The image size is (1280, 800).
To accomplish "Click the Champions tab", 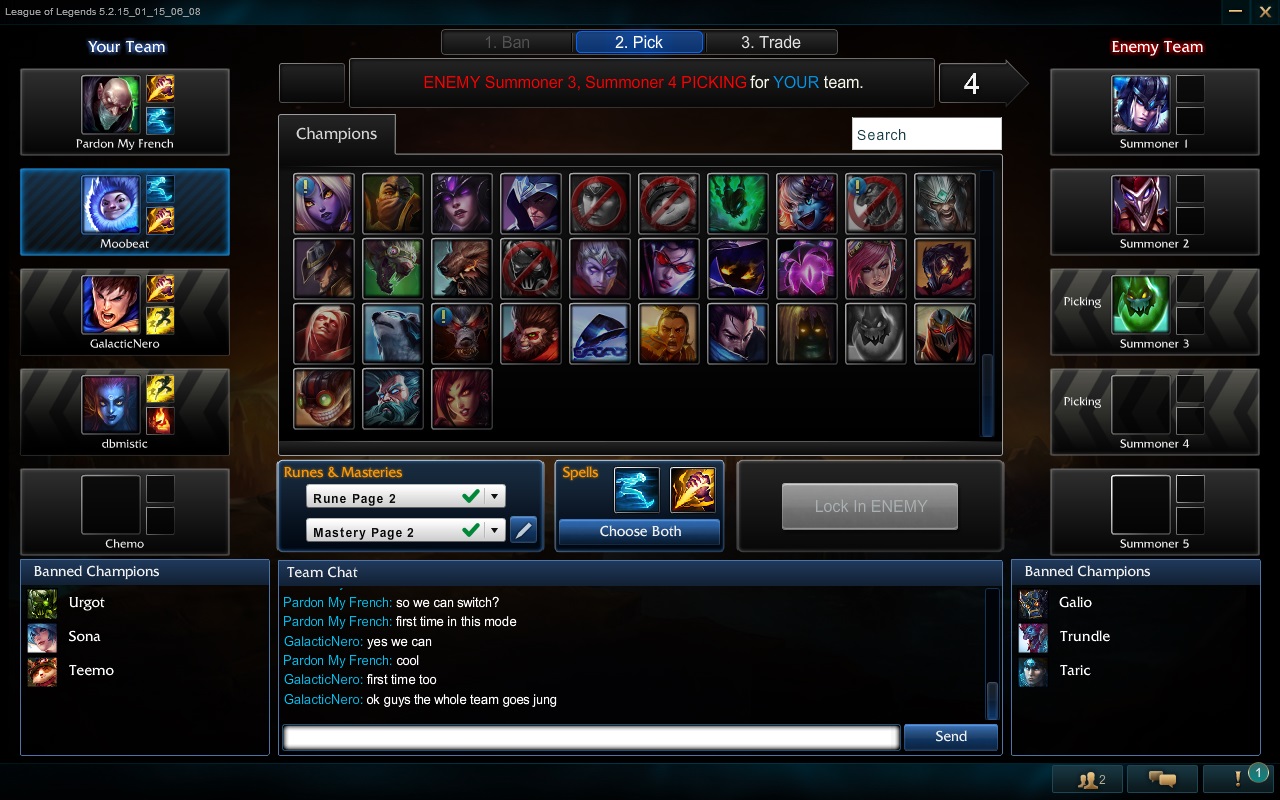I will (x=337, y=132).
